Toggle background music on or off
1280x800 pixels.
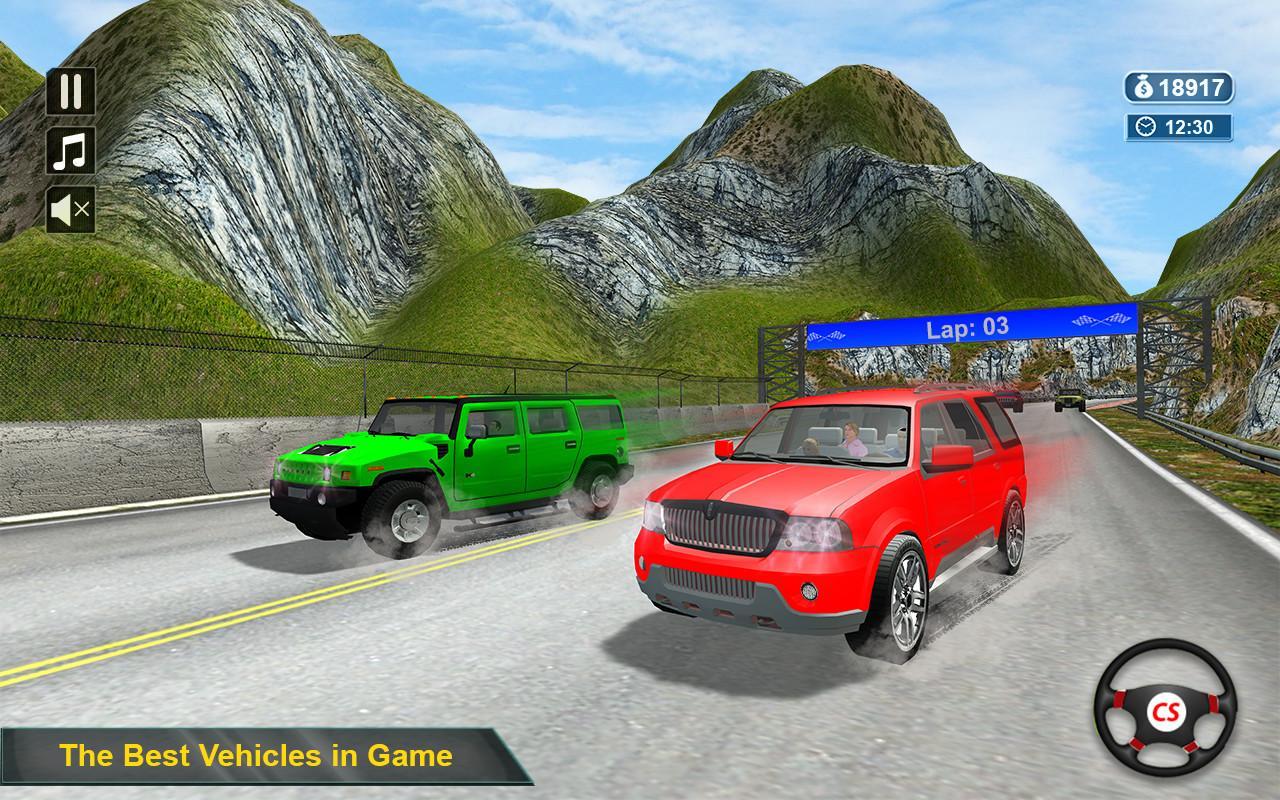click(68, 152)
